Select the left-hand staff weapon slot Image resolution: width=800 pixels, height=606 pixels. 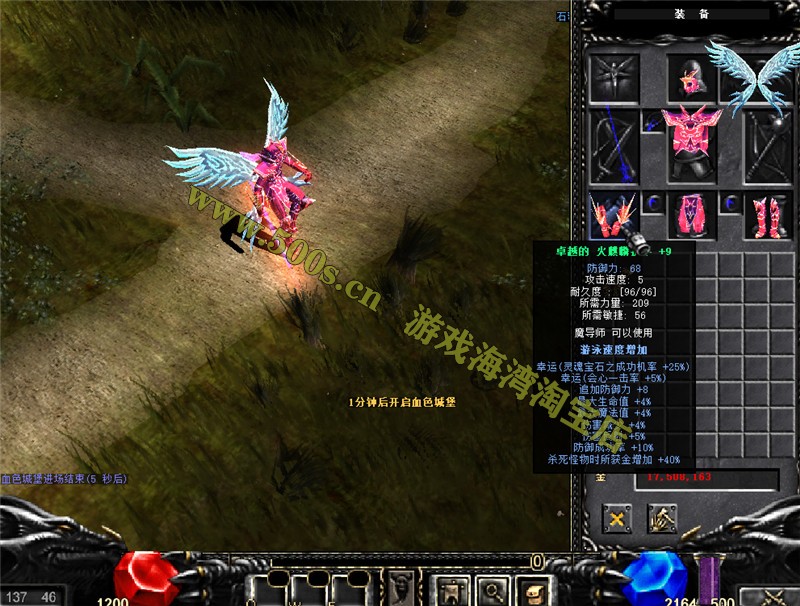click(613, 145)
